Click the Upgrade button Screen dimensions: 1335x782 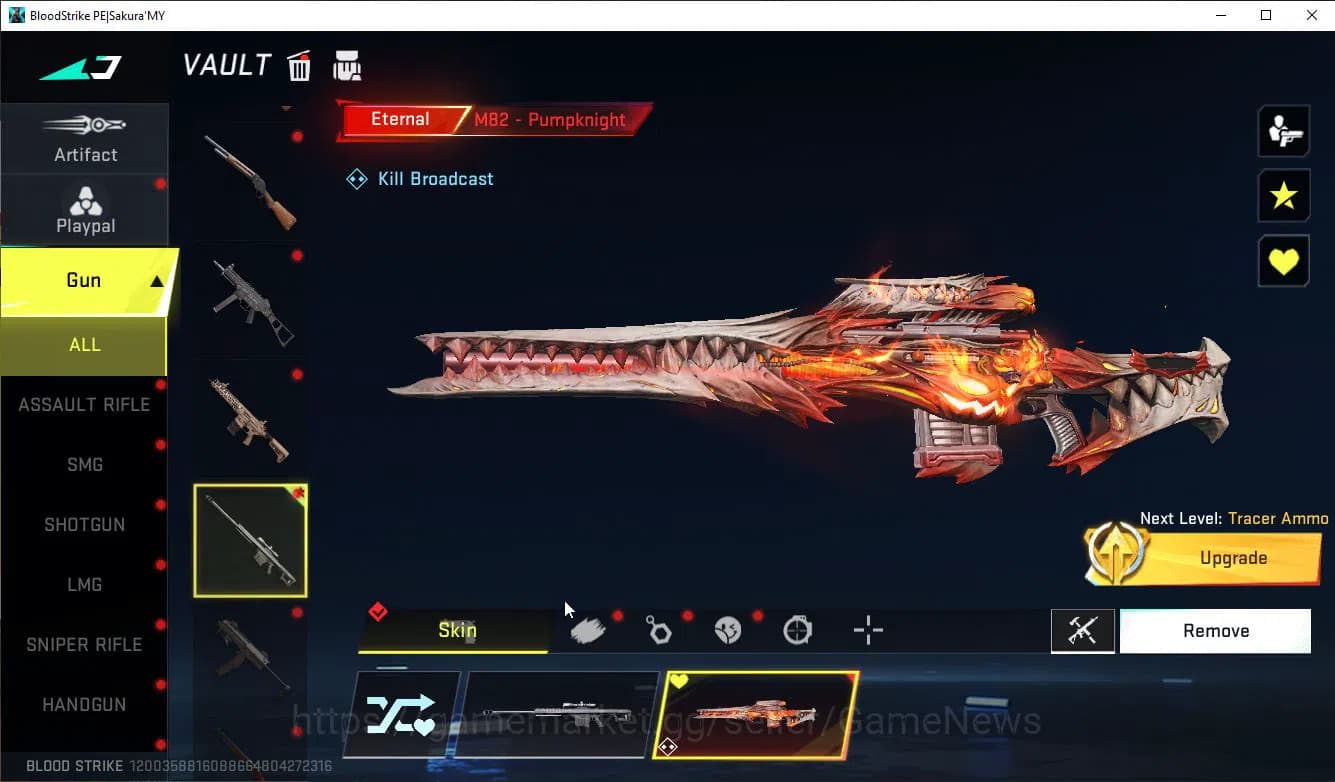1233,557
